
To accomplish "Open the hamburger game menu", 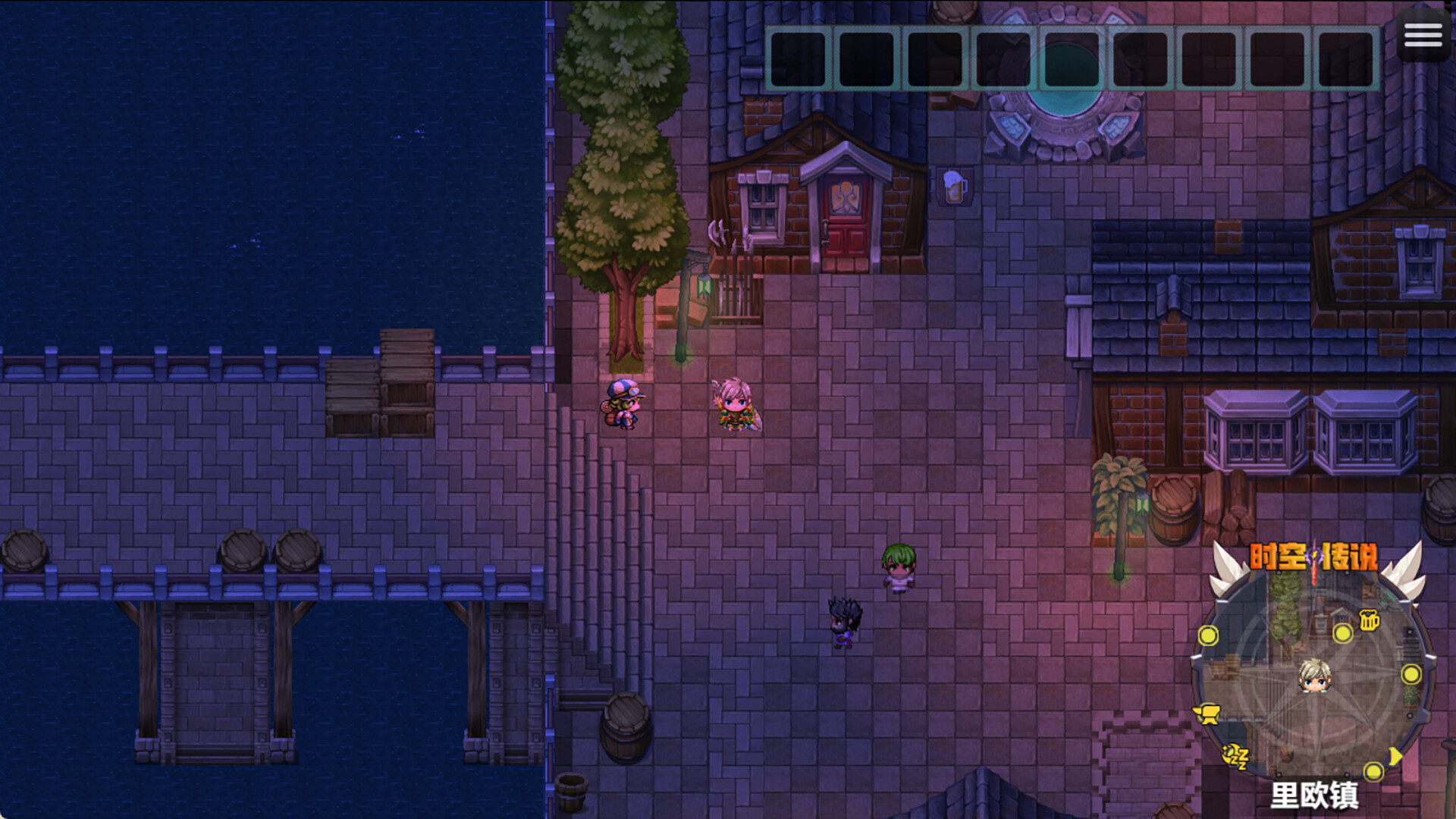I will click(x=1423, y=36).
